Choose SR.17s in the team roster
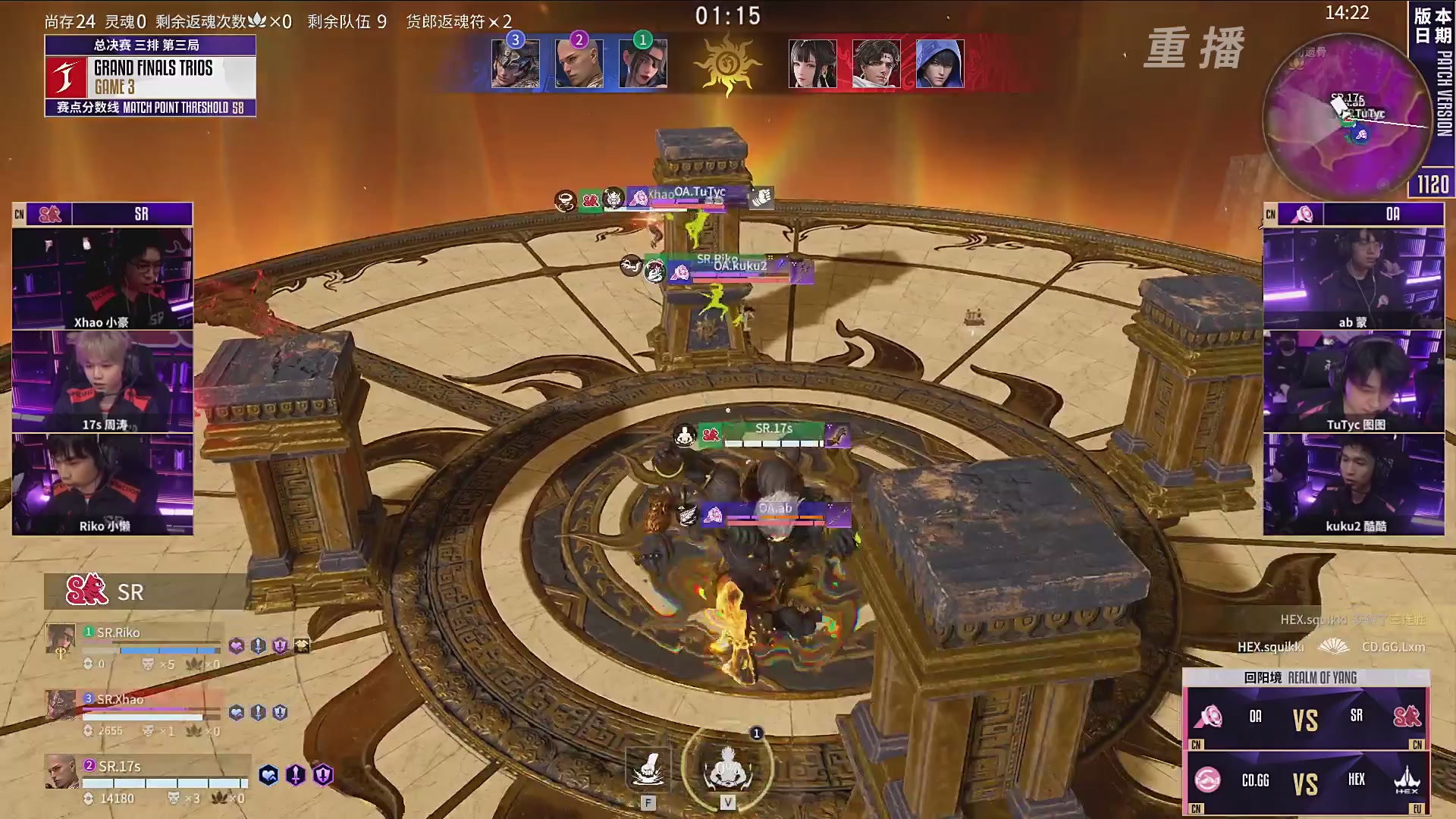 [120, 767]
